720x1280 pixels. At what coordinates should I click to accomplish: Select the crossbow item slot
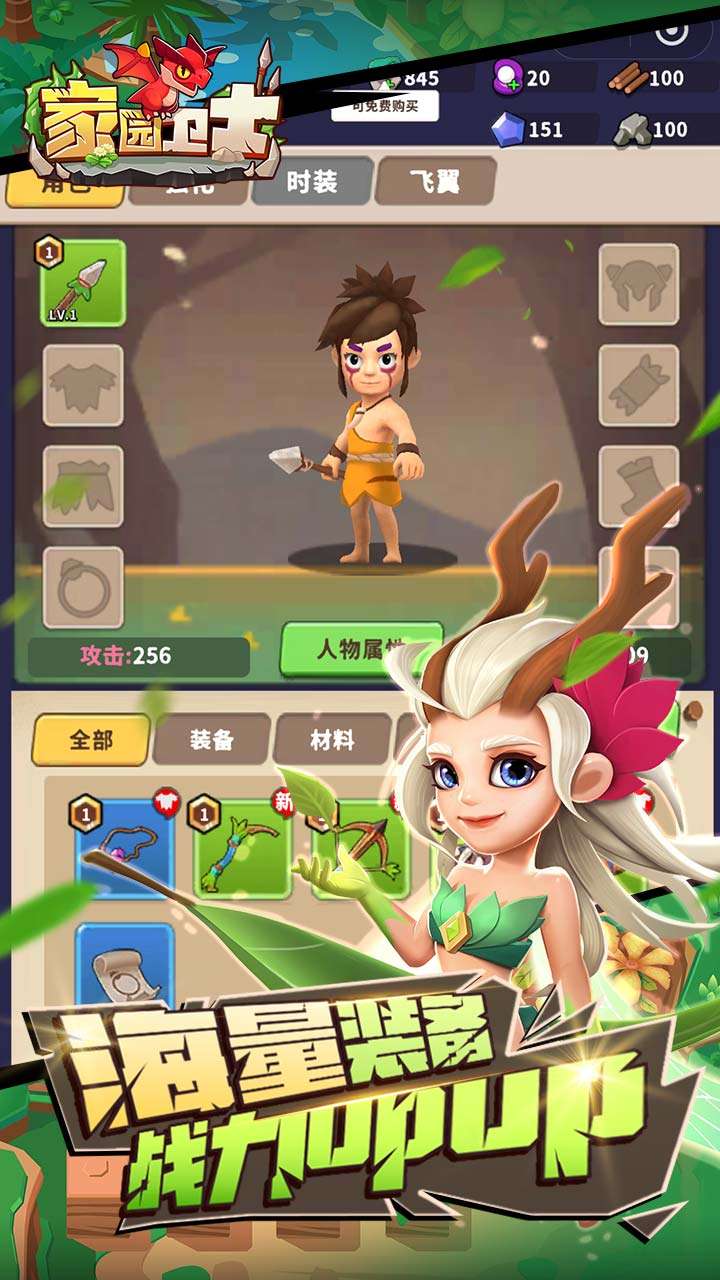(x=359, y=849)
